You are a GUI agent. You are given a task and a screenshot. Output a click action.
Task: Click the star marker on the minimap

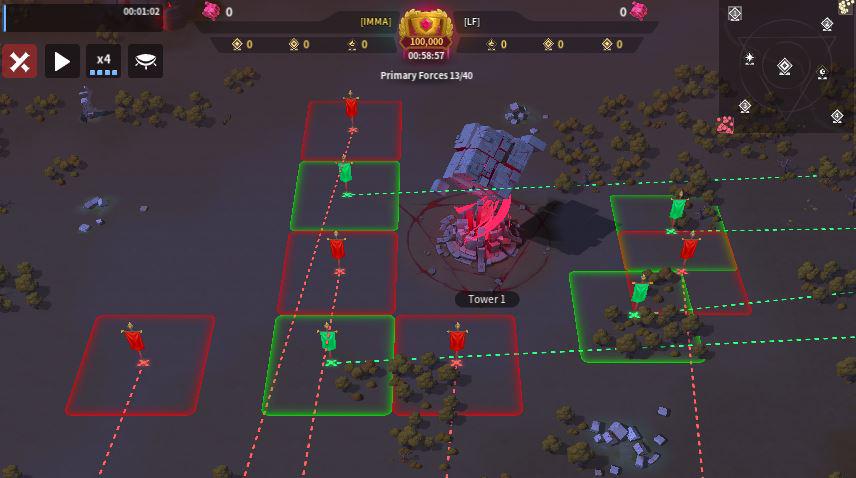click(750, 59)
